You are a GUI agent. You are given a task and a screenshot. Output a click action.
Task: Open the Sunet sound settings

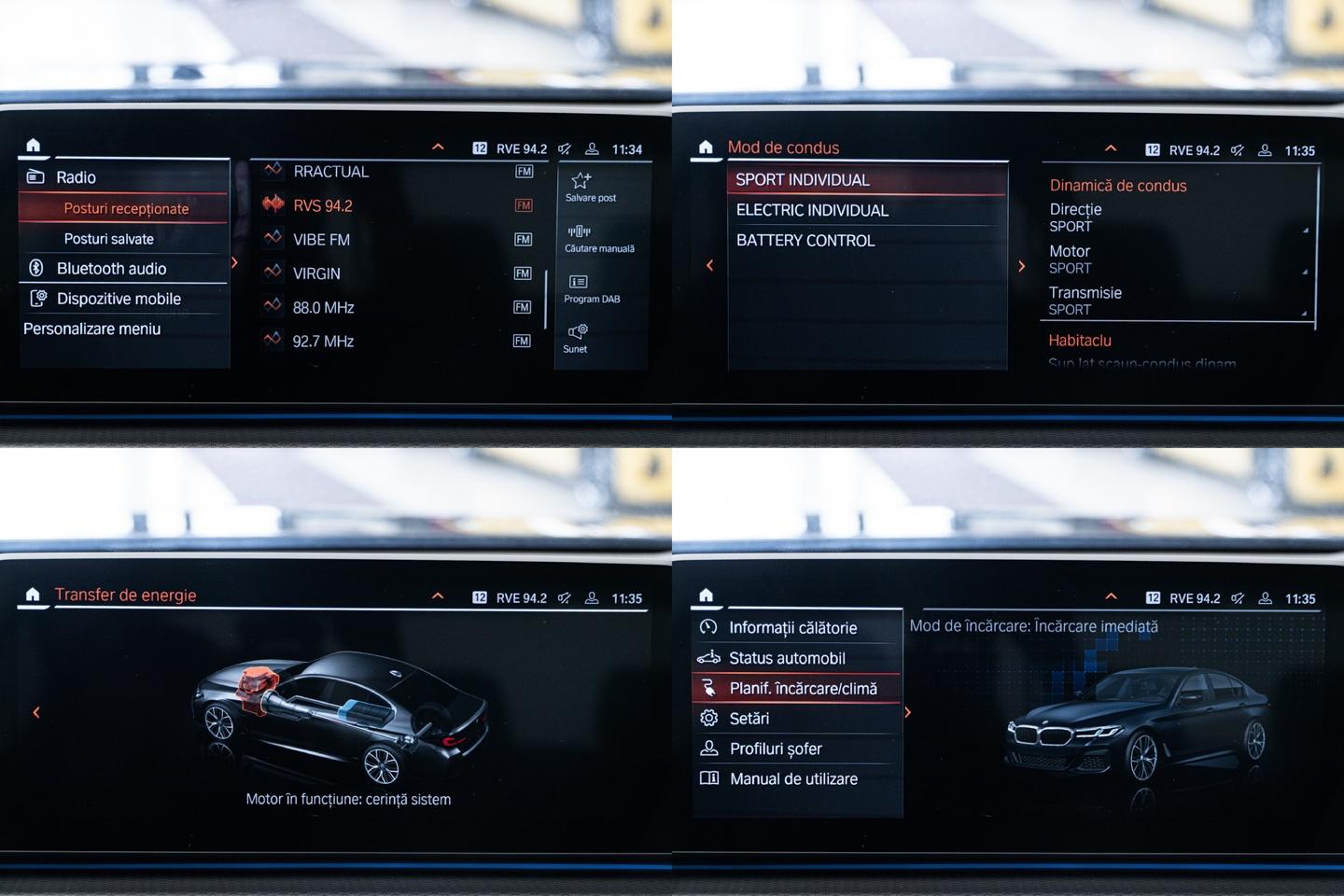point(578,332)
